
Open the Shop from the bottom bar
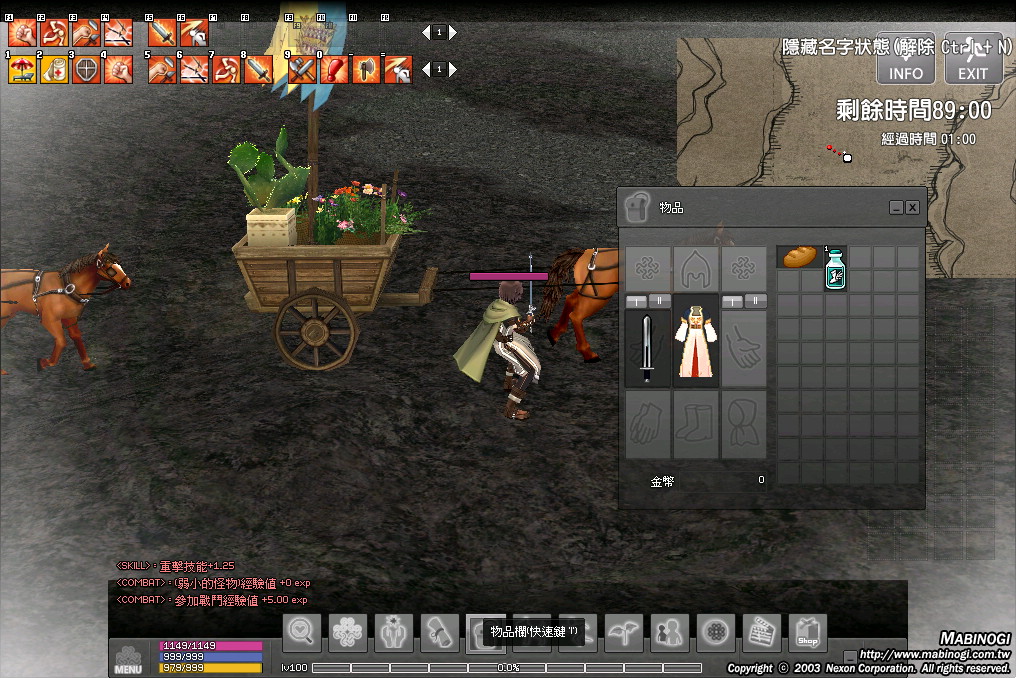[807, 632]
